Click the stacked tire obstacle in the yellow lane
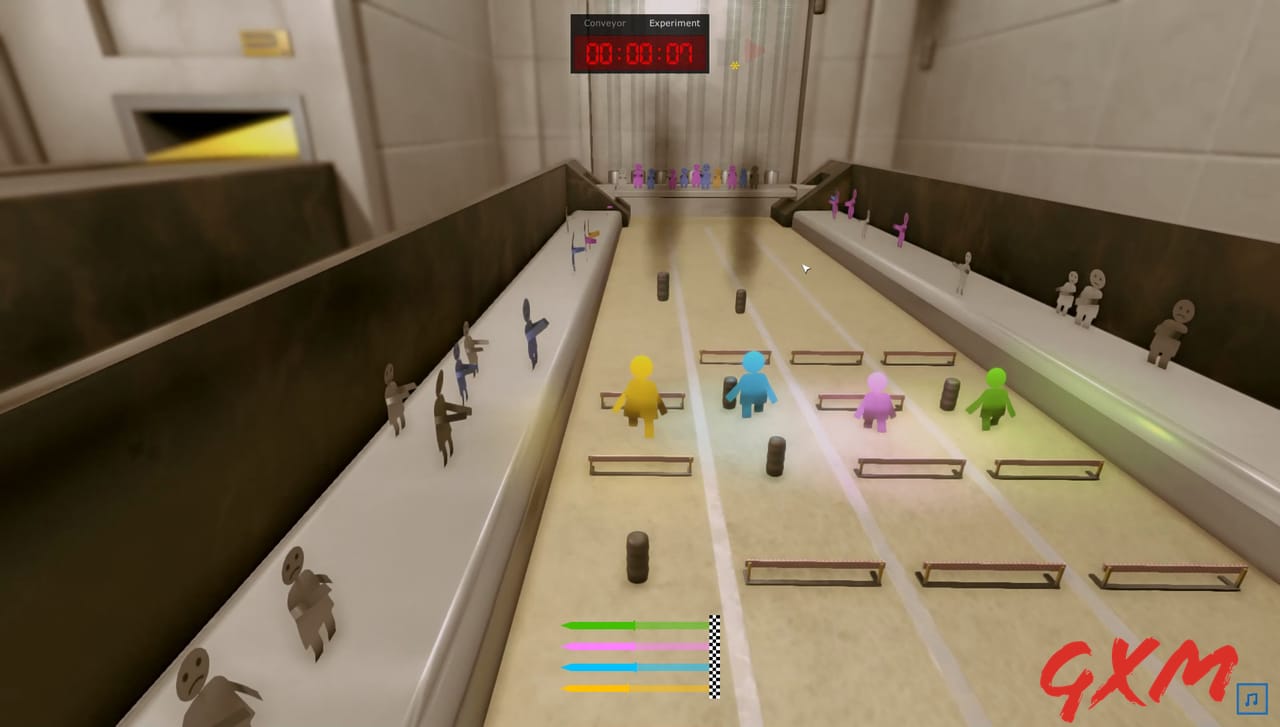Viewport: 1280px width, 727px height. (x=637, y=555)
